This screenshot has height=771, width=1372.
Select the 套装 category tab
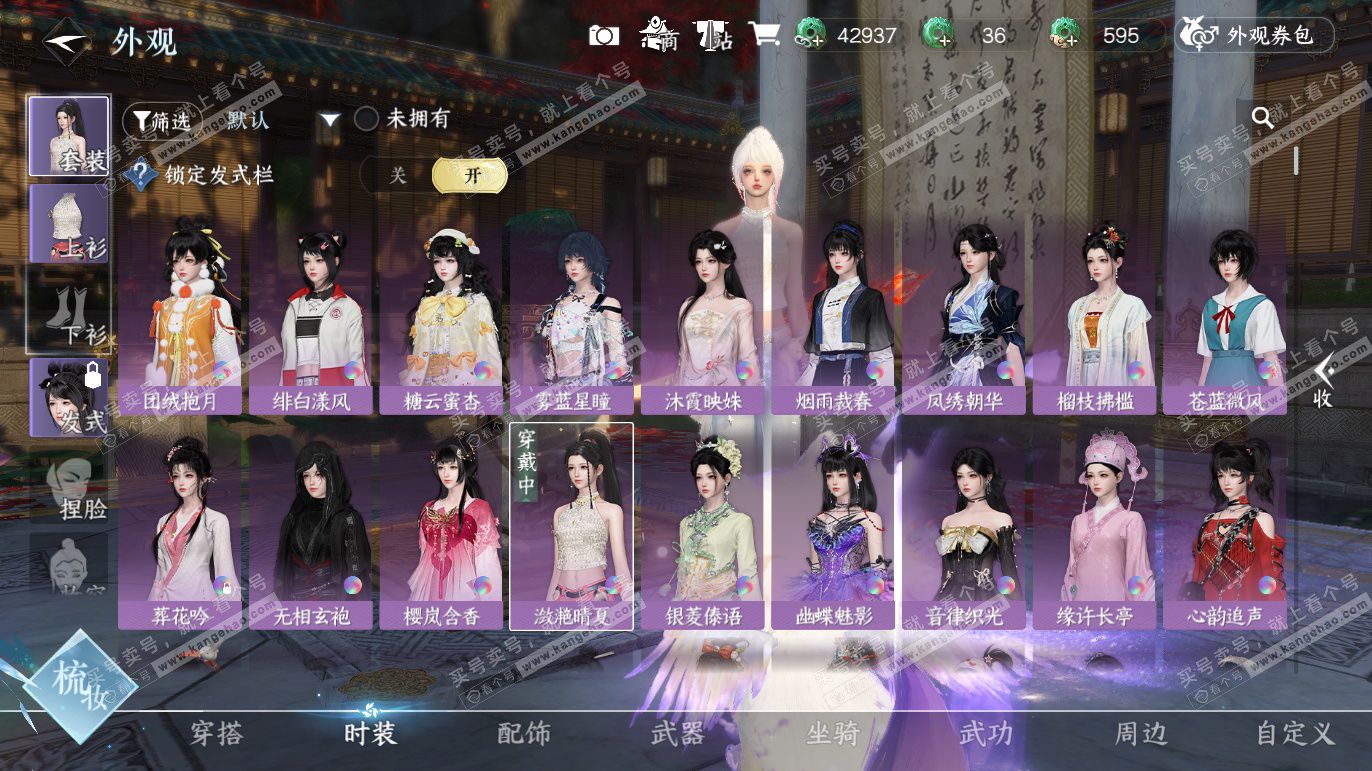coord(68,136)
